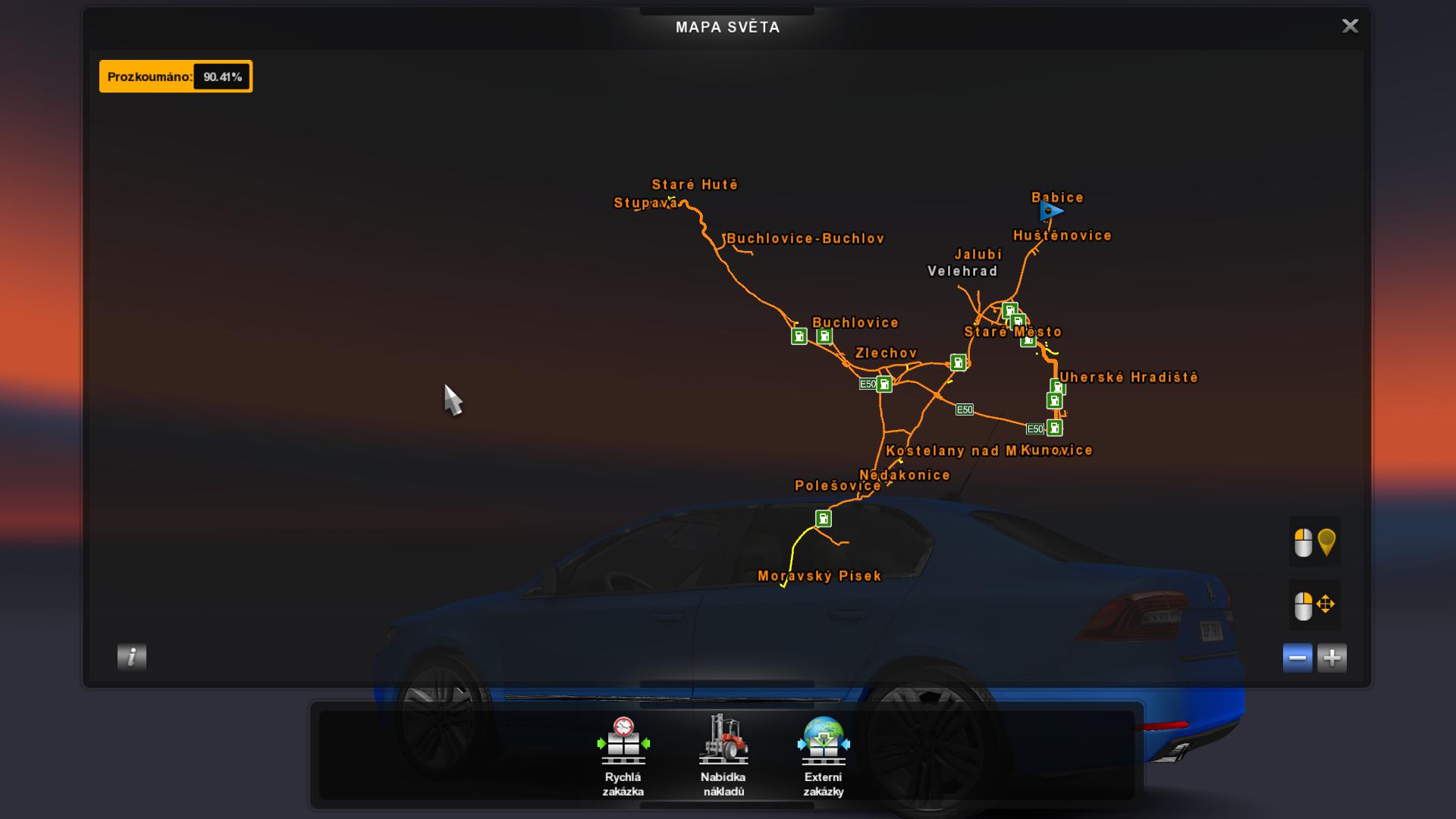
Task: Click the blue player position arrow at Babice
Action: tap(1051, 211)
